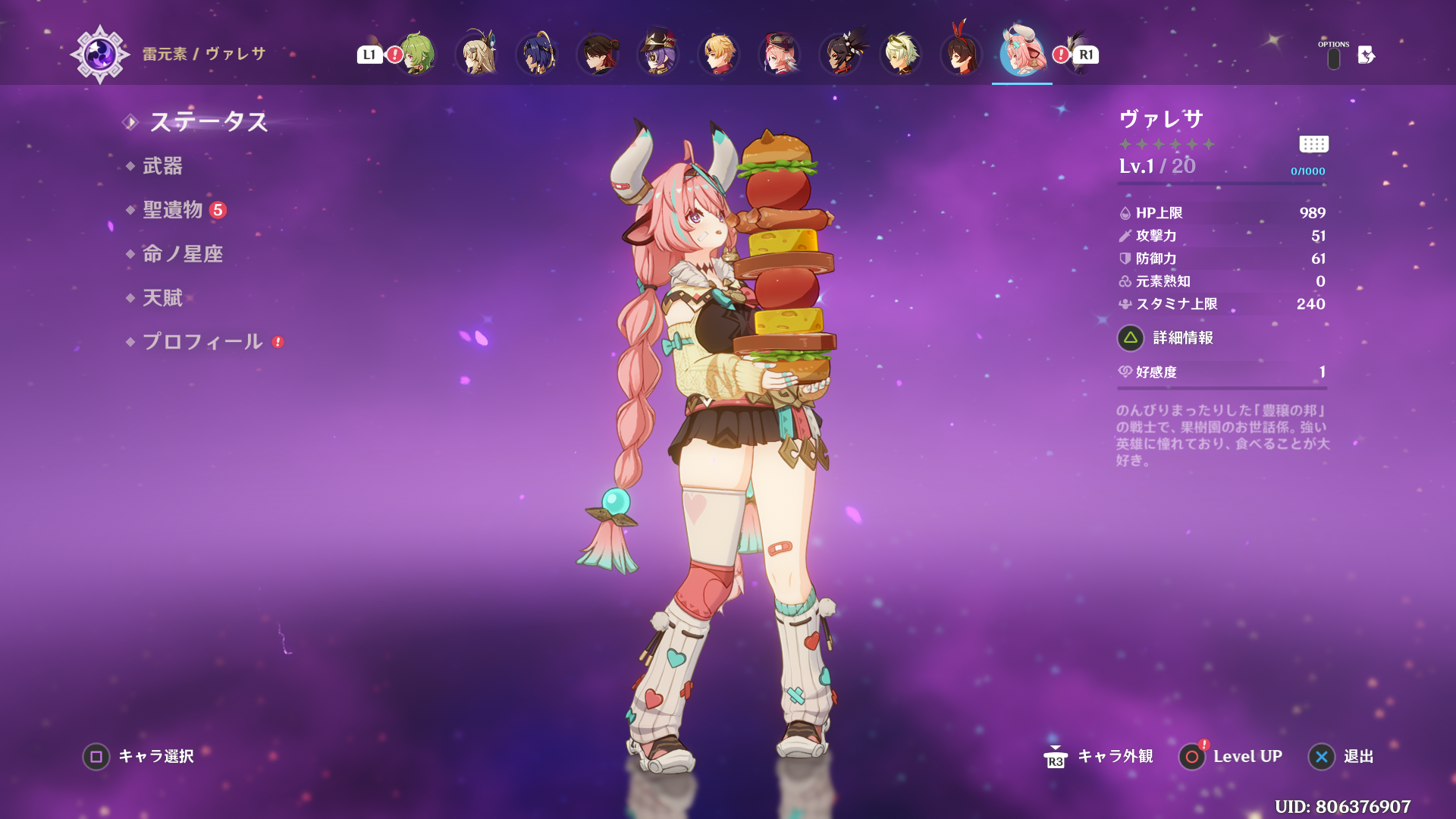Viewport: 1456px width, 819px height.
Task: Select the 聖遺物 (Artifacts) menu entry
Action: tap(173, 210)
